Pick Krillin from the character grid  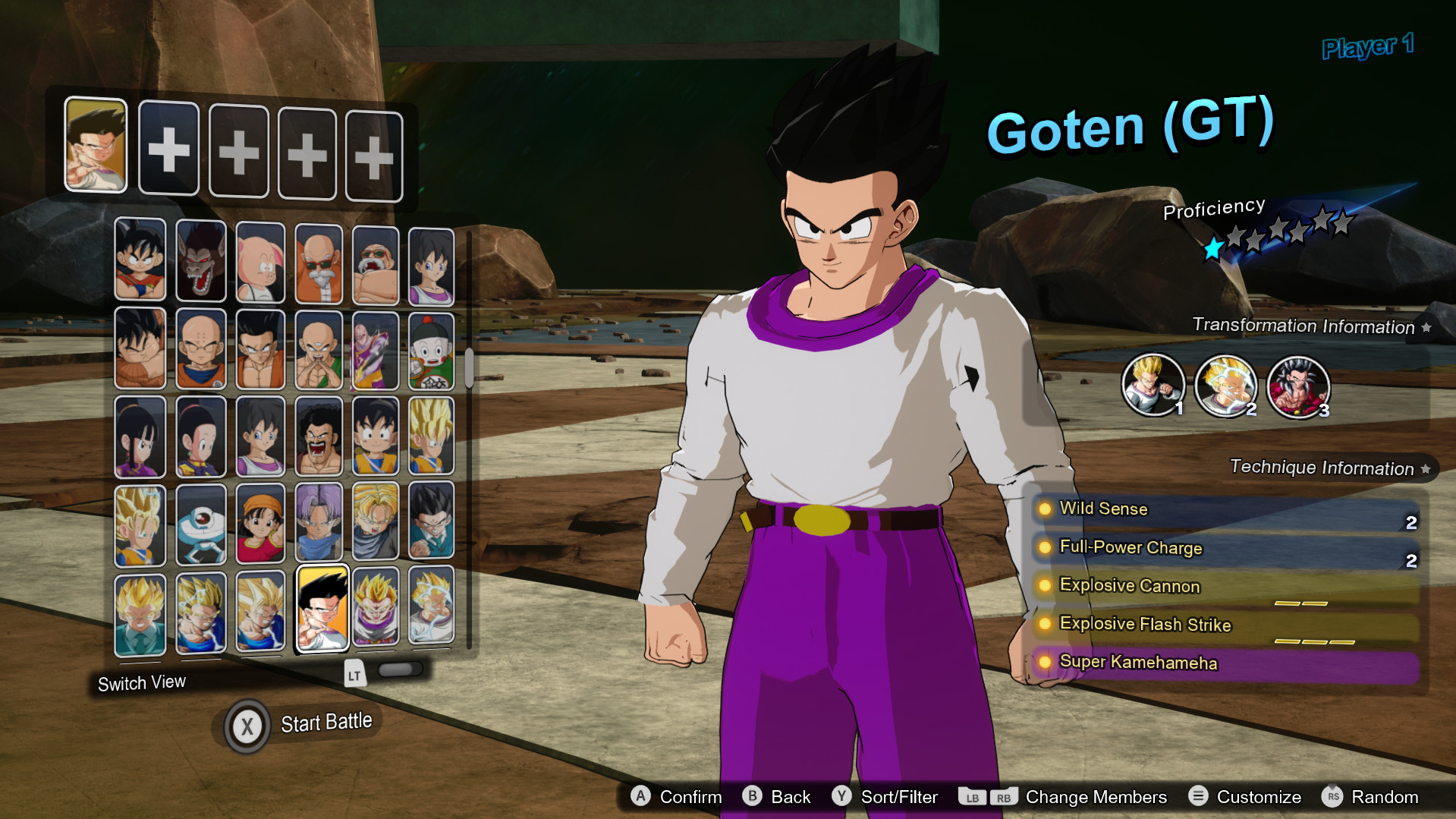(x=201, y=349)
